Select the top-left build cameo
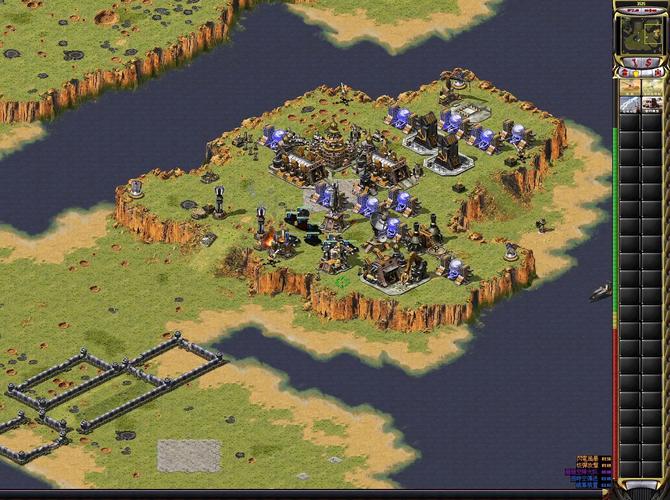This screenshot has width=670, height=500. click(630, 86)
